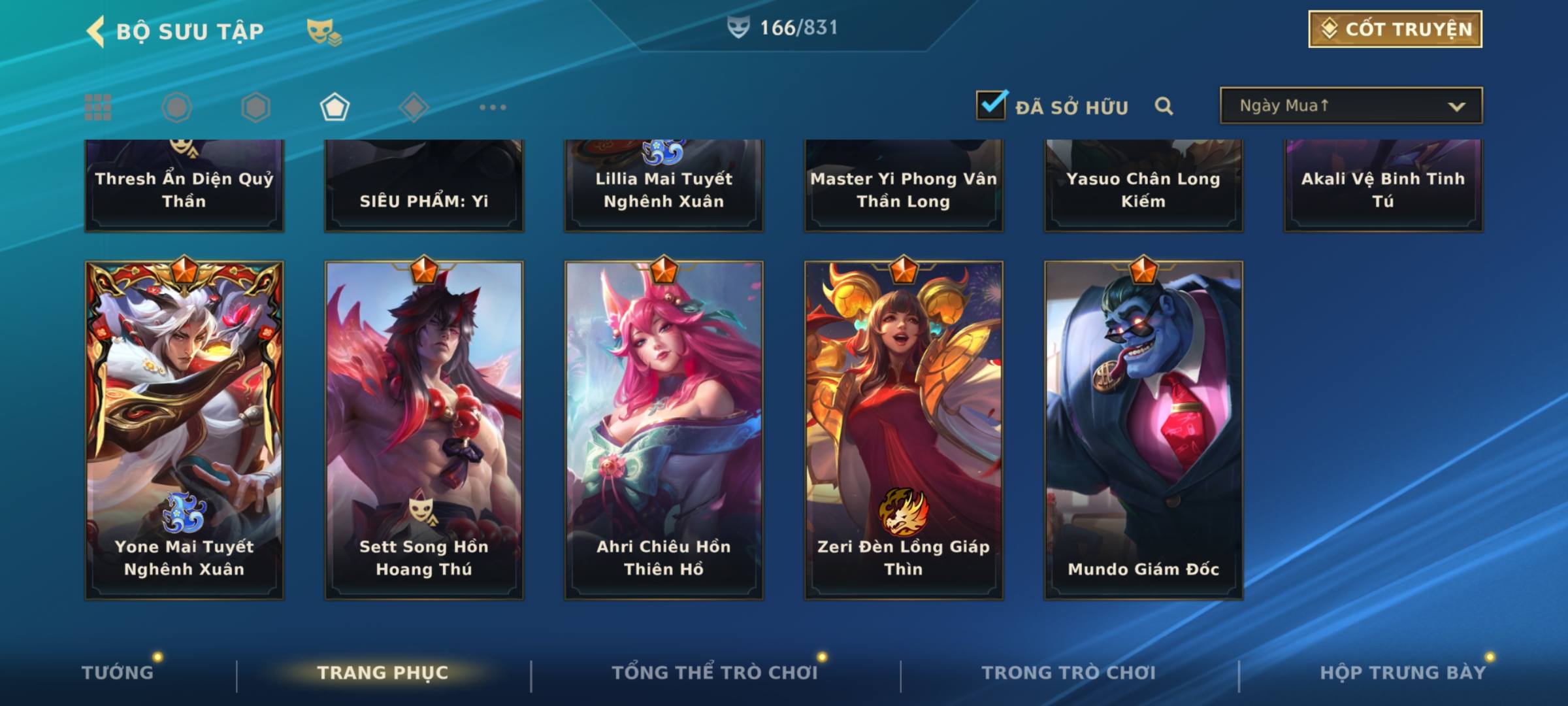
Task: Open the Cốt Truyện button
Action: point(1395,29)
